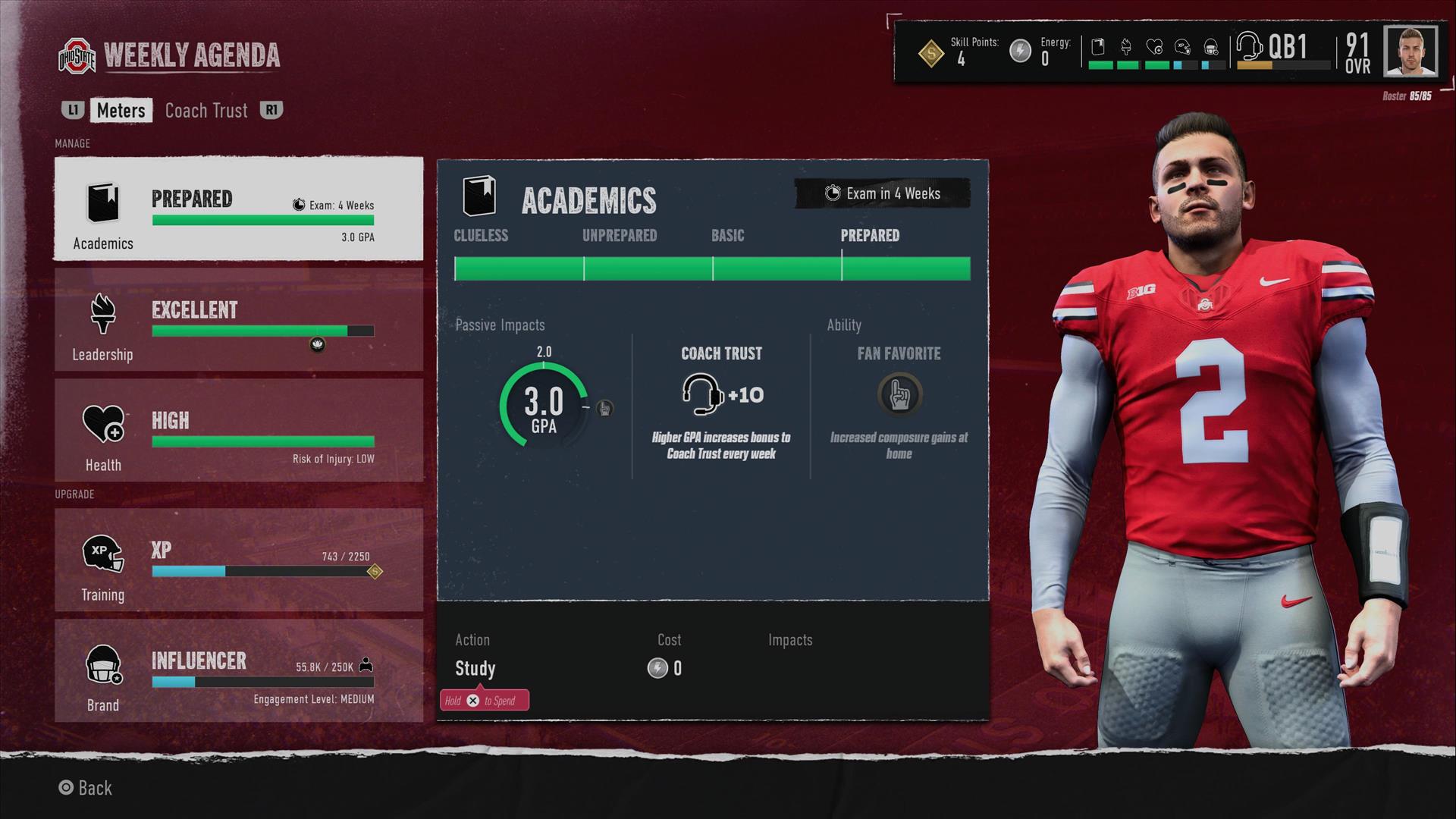Switch to the Coach Trust tab
This screenshot has width=1456, height=819.
206,111
